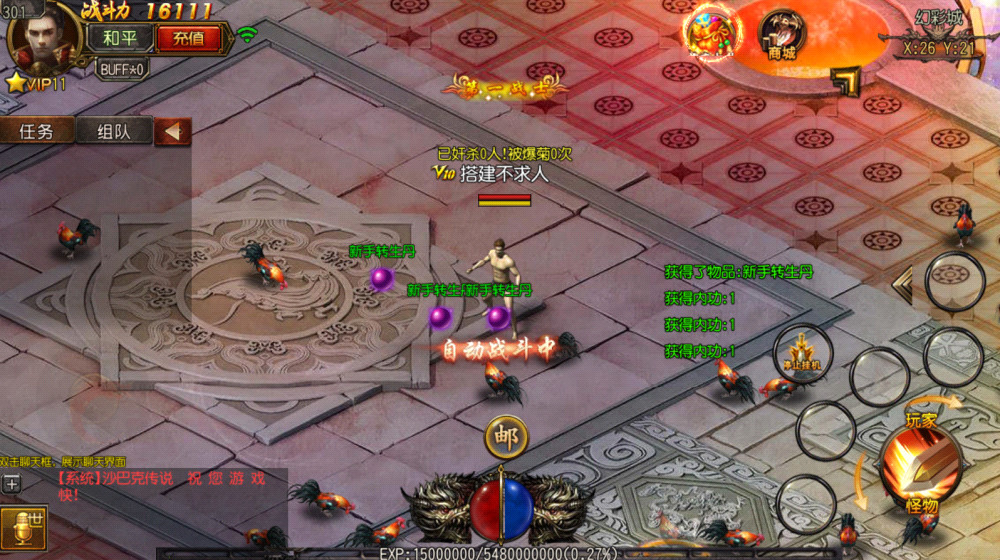Open the VIP11 privileges badge
The height and width of the screenshot is (560, 1000).
point(36,84)
